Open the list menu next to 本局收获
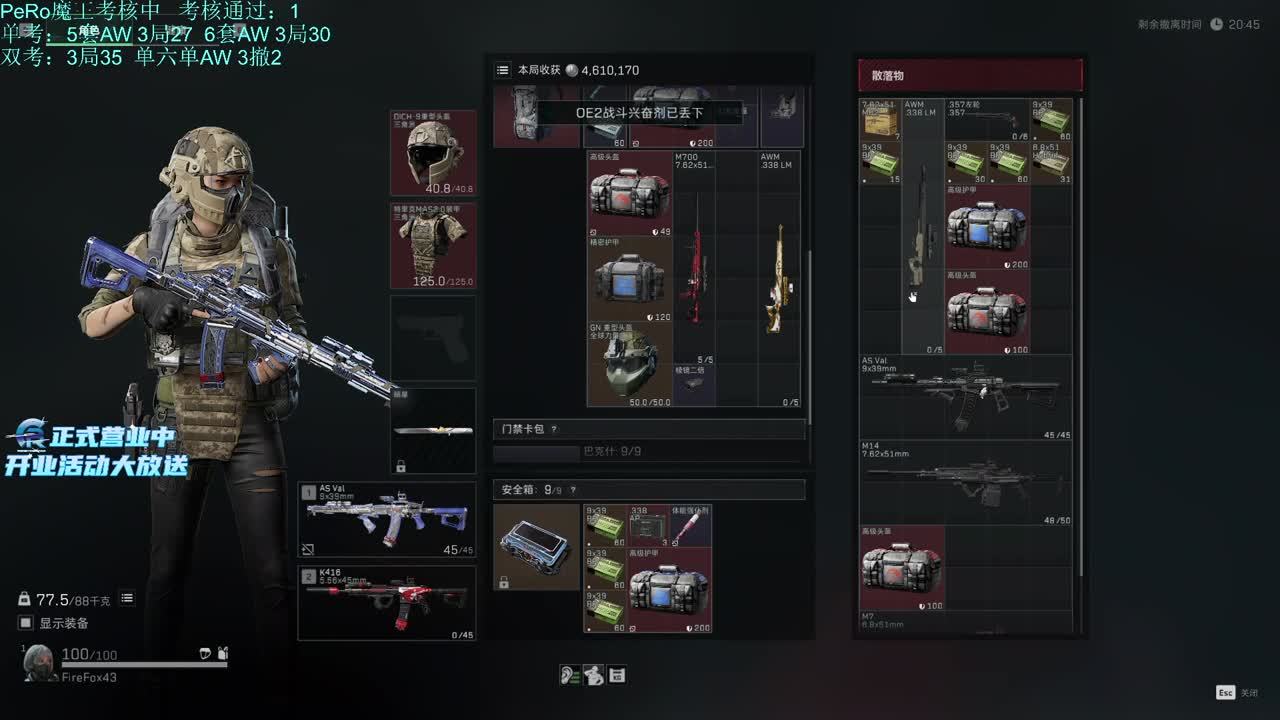This screenshot has width=1280, height=720. tap(503, 70)
